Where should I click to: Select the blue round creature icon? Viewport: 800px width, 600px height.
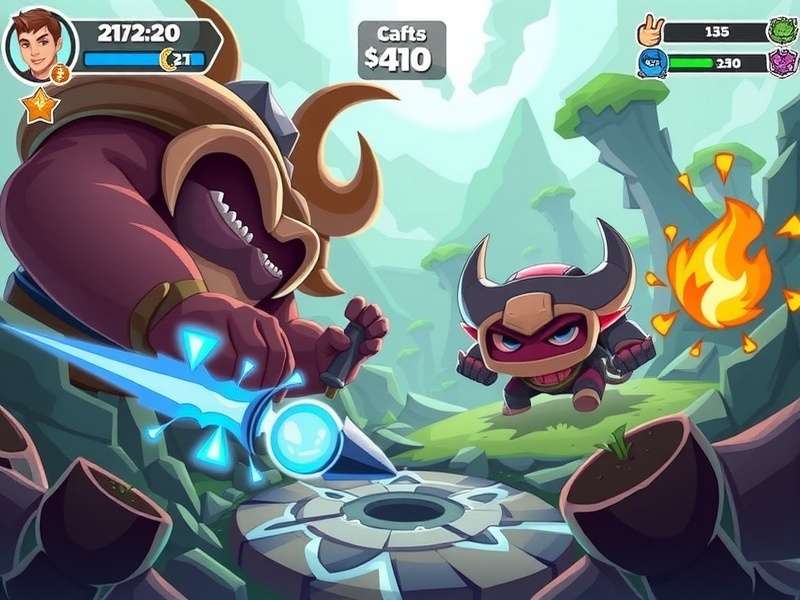coord(651,63)
